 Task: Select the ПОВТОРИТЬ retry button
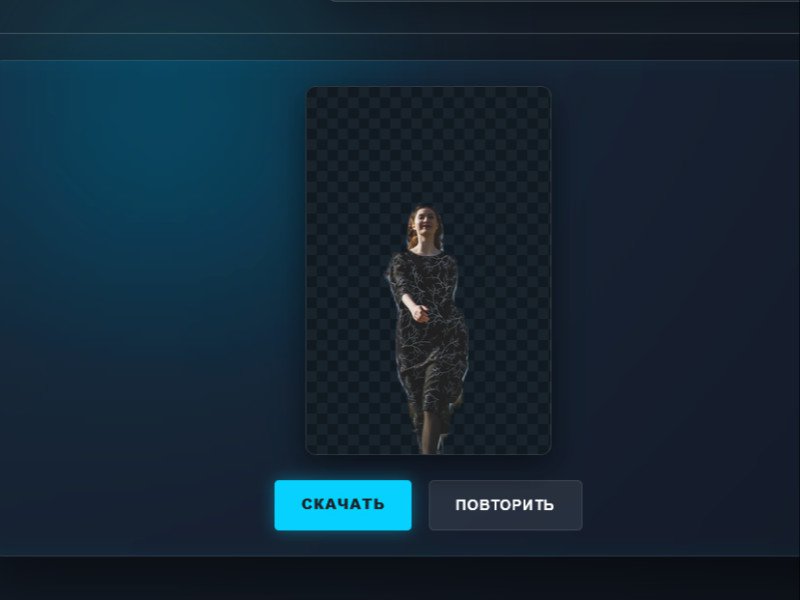(505, 505)
